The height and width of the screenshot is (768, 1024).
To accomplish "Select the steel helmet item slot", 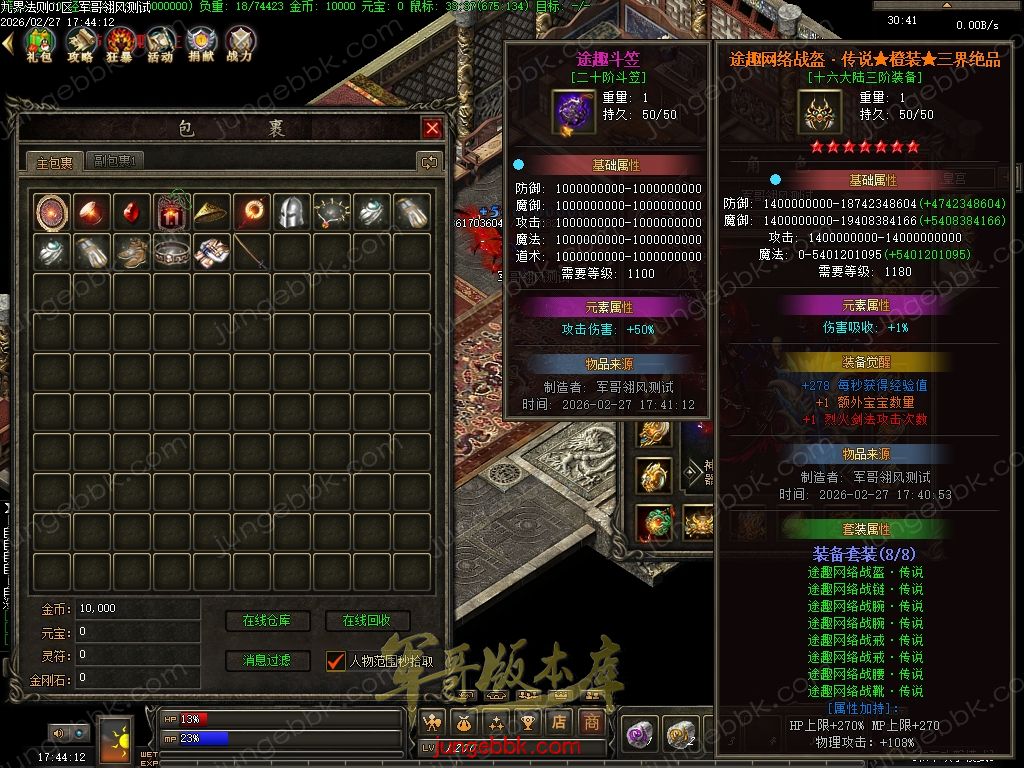I will (291, 211).
